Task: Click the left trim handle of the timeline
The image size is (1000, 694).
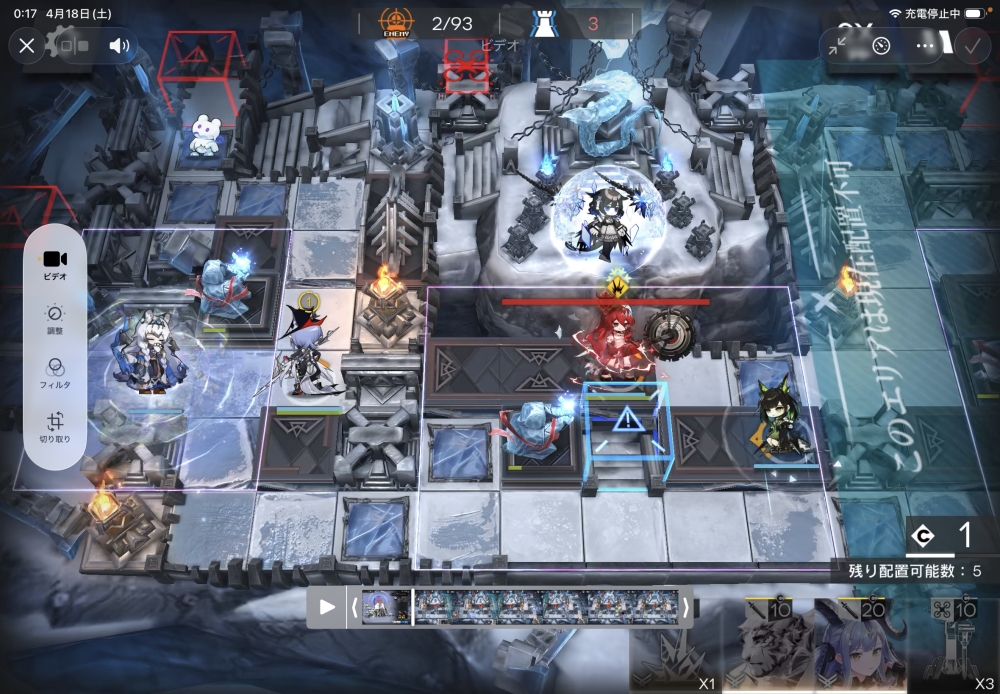Action: coord(353,607)
